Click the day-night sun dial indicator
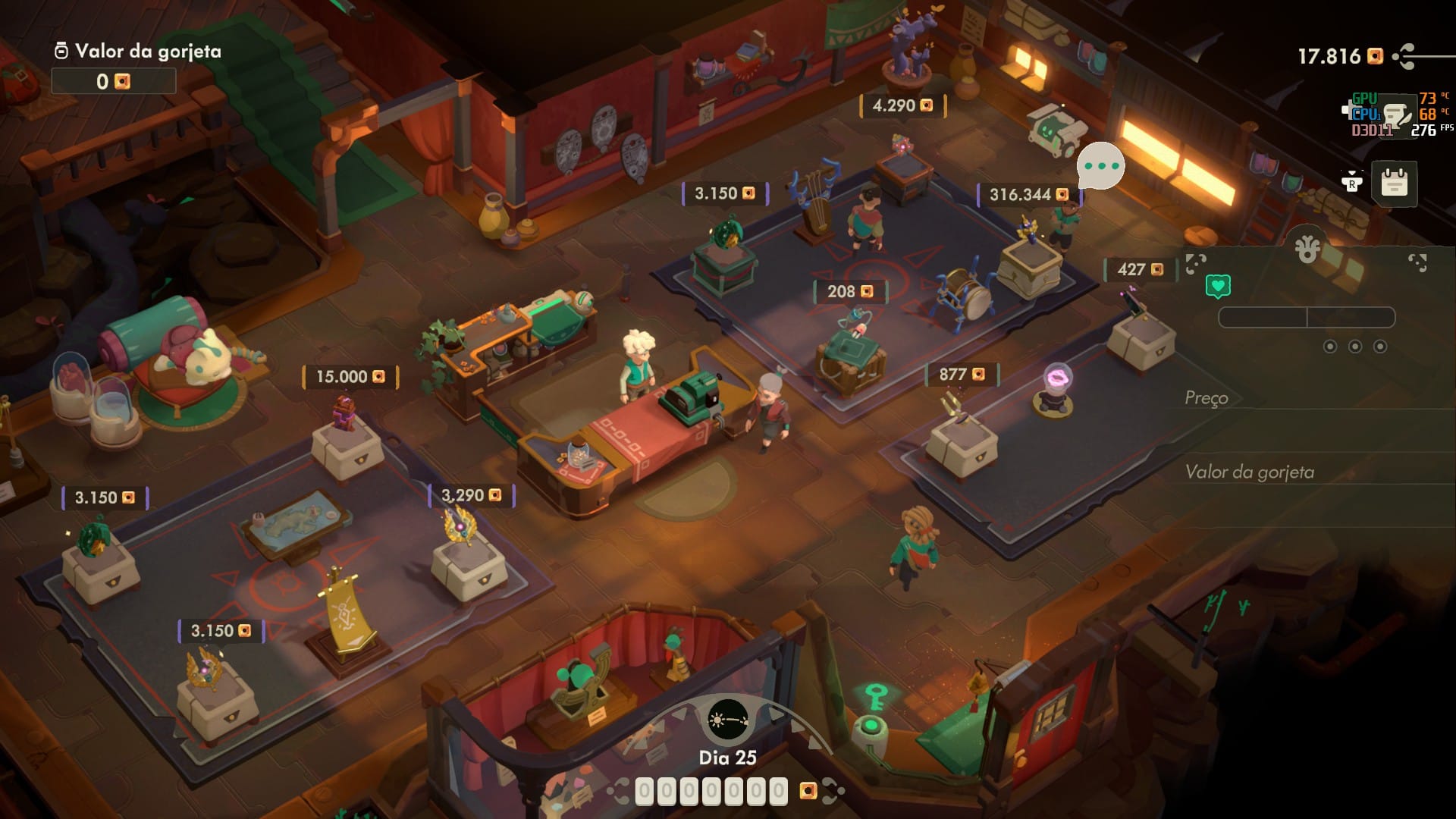 click(727, 720)
